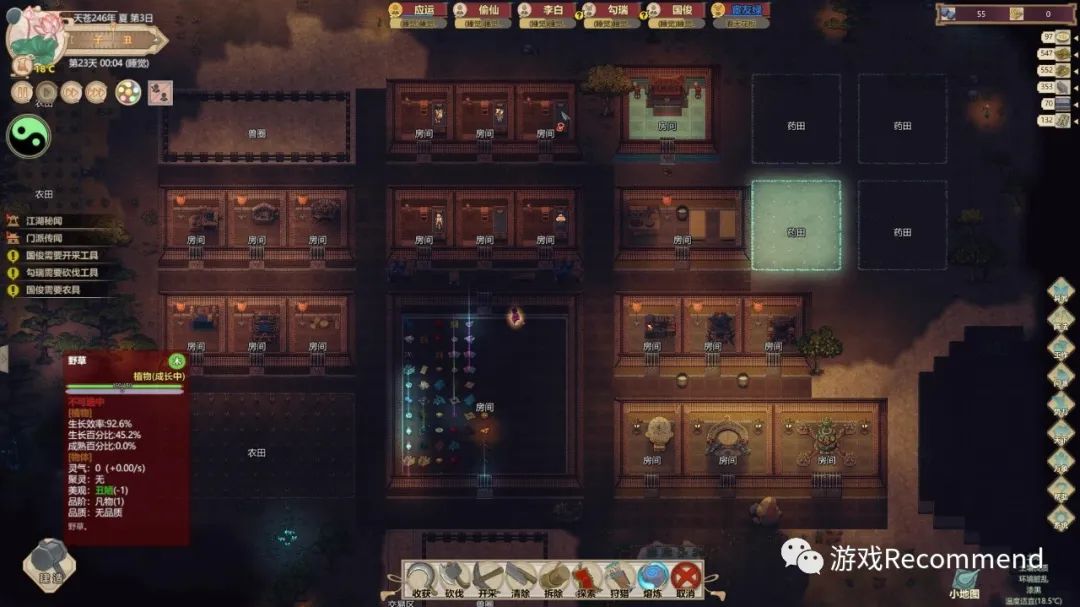
Task: Activate the 开采 (mine) pickaxe tool
Action: click(487, 579)
